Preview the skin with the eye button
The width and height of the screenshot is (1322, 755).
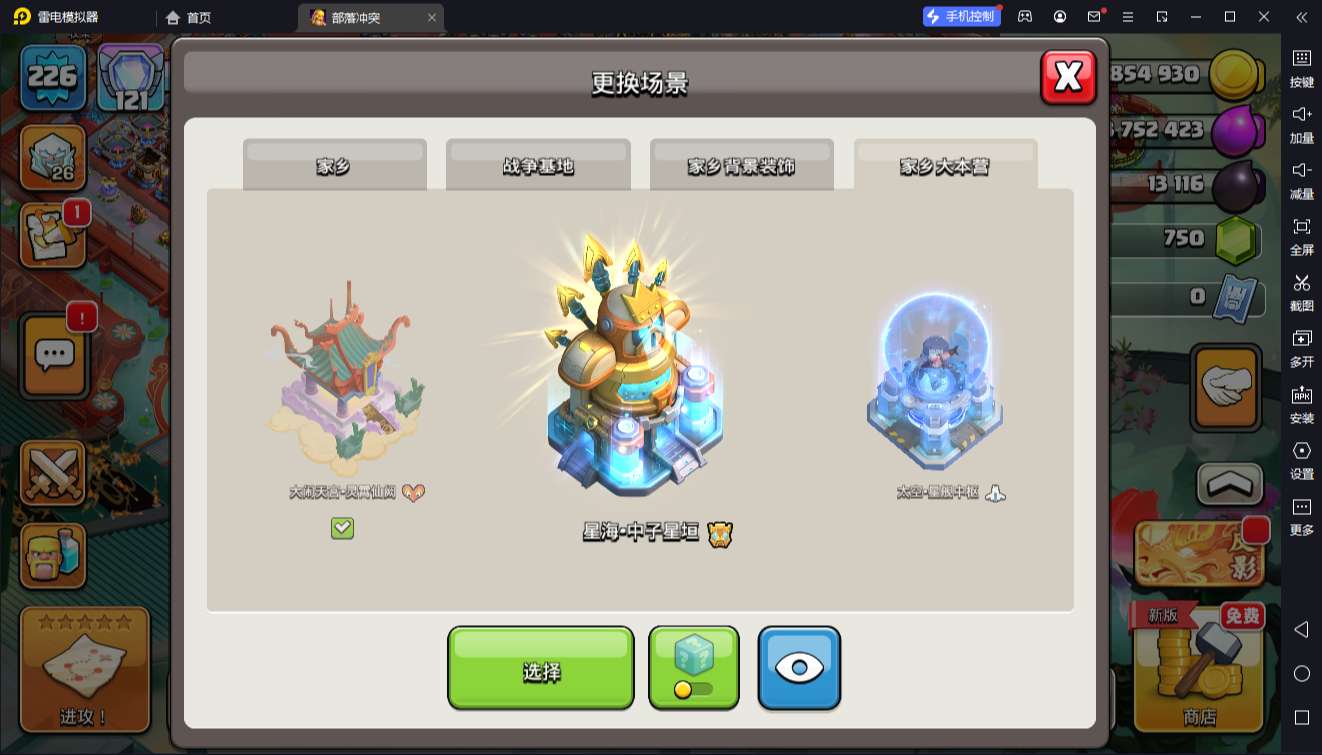click(799, 669)
